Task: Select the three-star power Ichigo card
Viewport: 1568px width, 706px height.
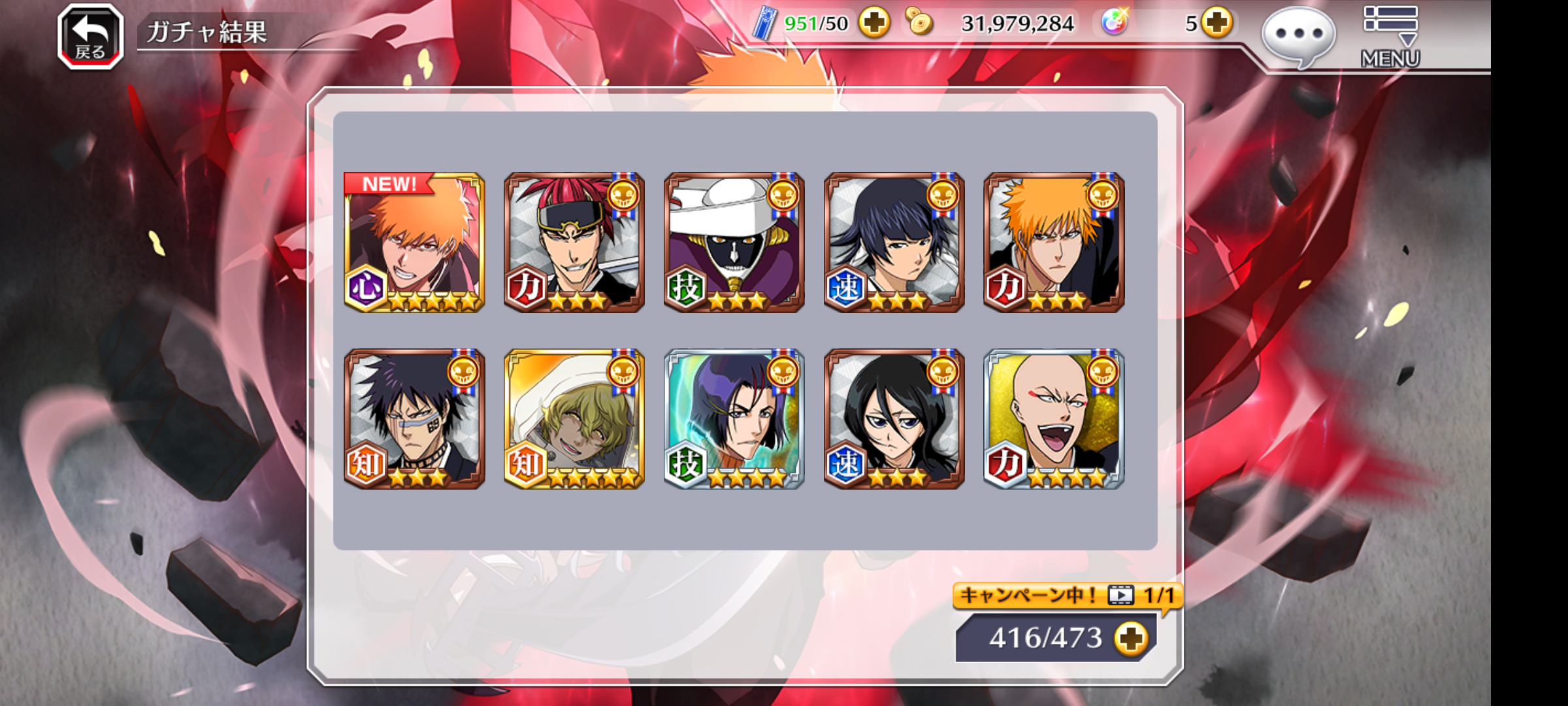Action: (x=1054, y=243)
